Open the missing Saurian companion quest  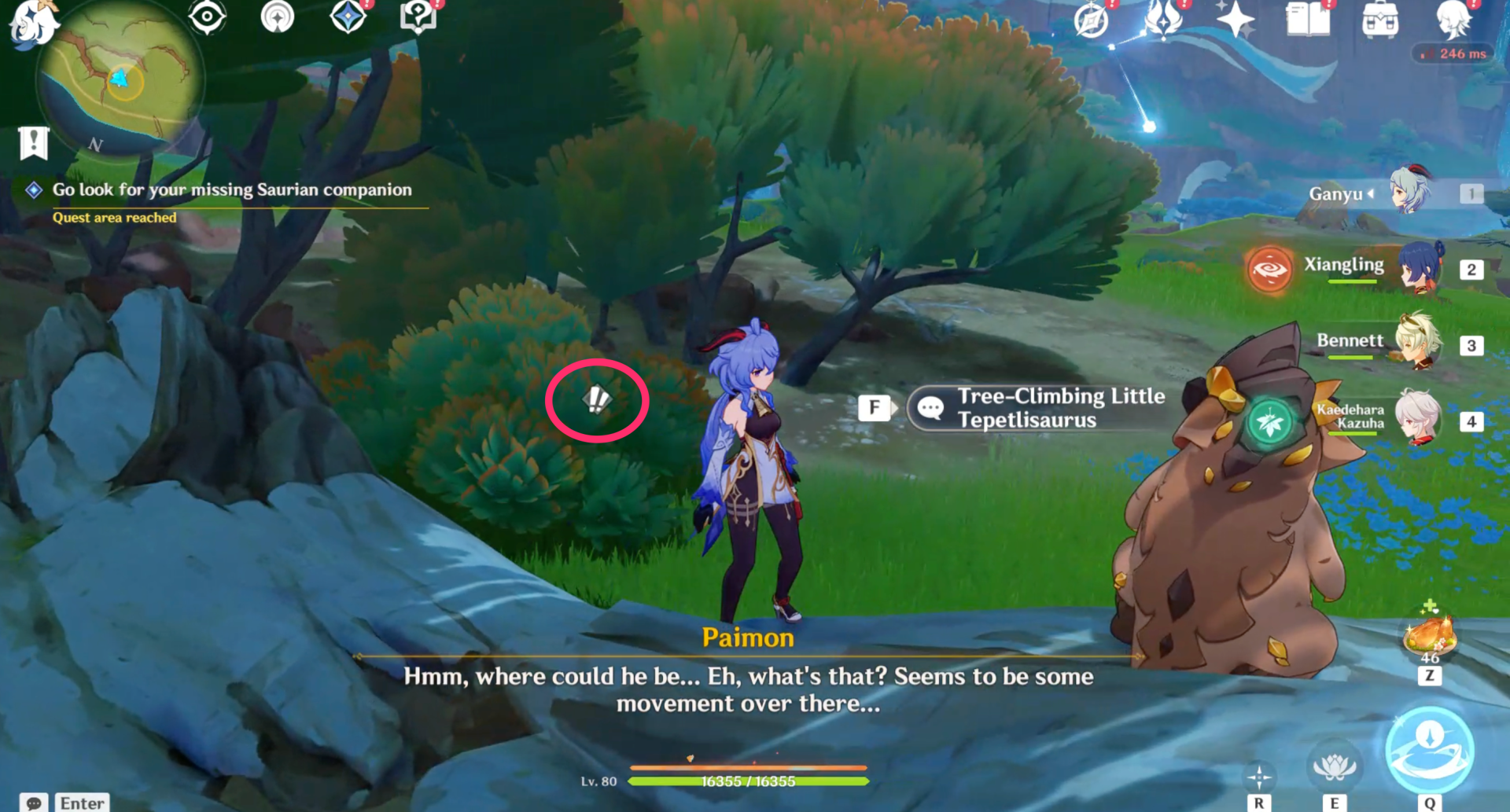click(230, 189)
